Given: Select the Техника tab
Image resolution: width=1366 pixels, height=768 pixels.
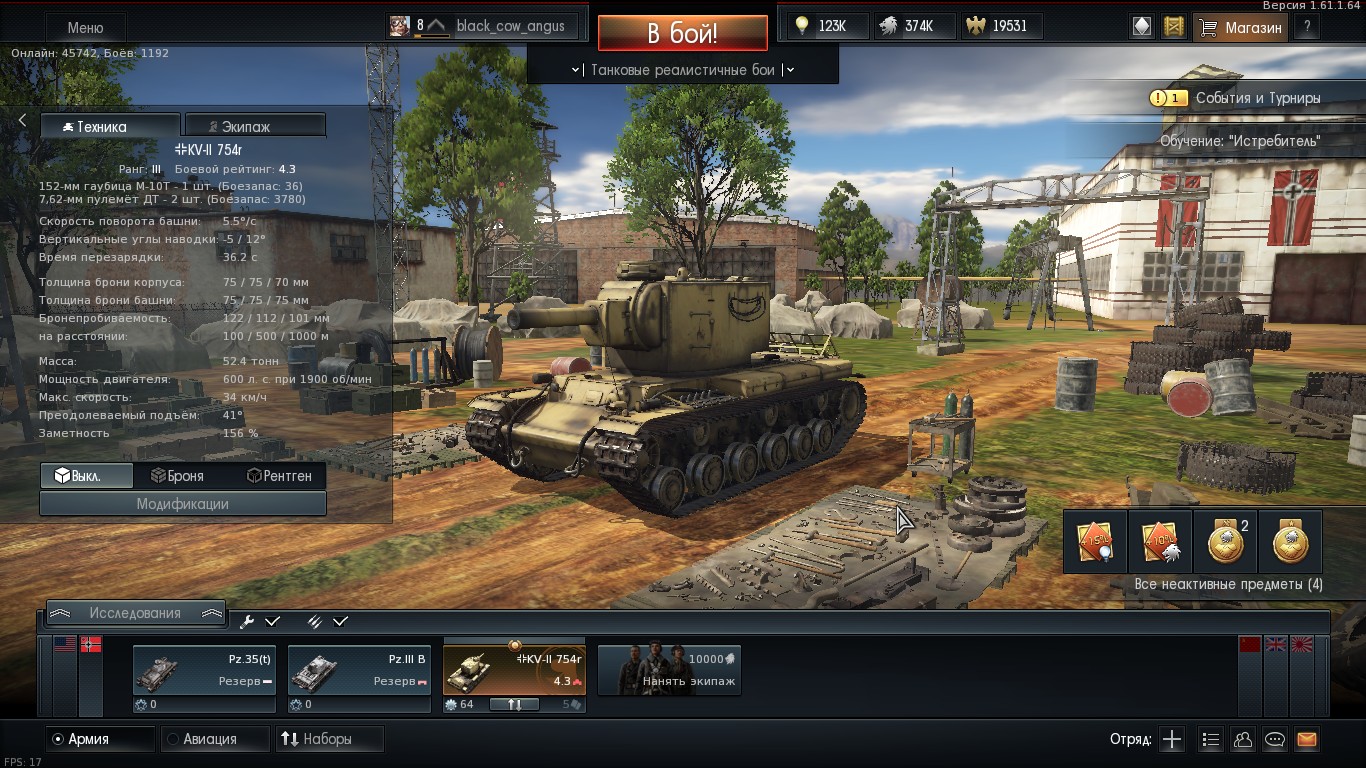Looking at the screenshot, I should coord(110,127).
